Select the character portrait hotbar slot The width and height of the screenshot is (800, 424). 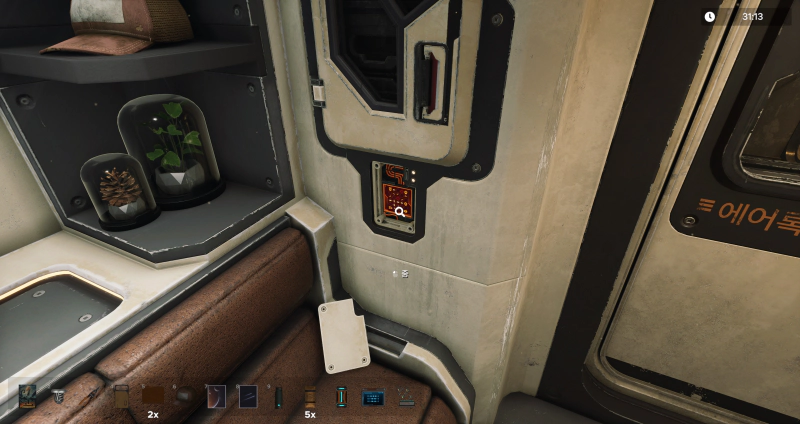pos(27,396)
